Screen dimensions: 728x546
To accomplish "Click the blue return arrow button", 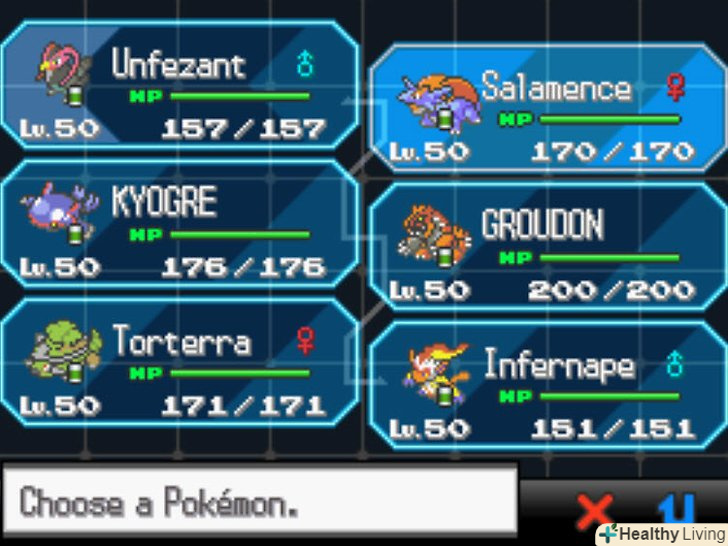I will click(674, 508).
